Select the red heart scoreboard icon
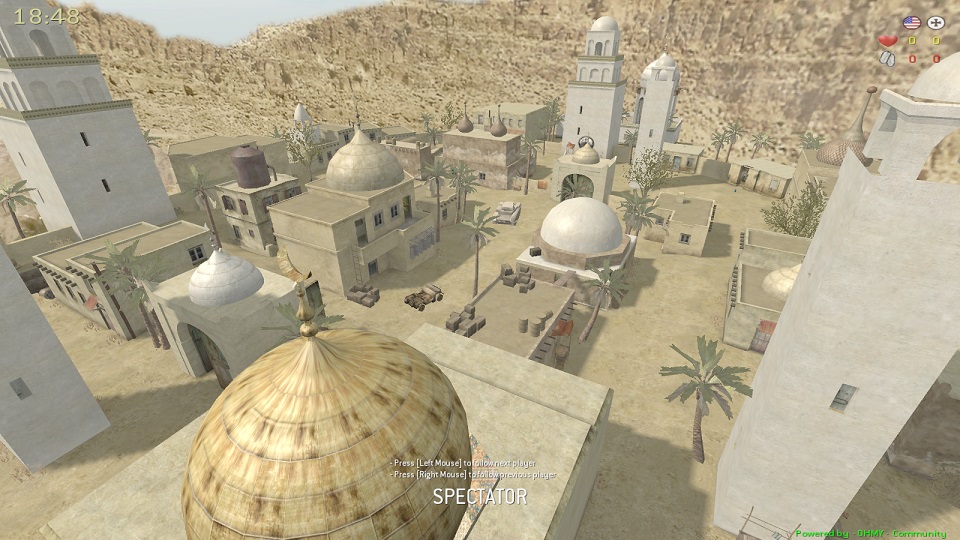Screen dimensions: 960x540 (x=887, y=41)
